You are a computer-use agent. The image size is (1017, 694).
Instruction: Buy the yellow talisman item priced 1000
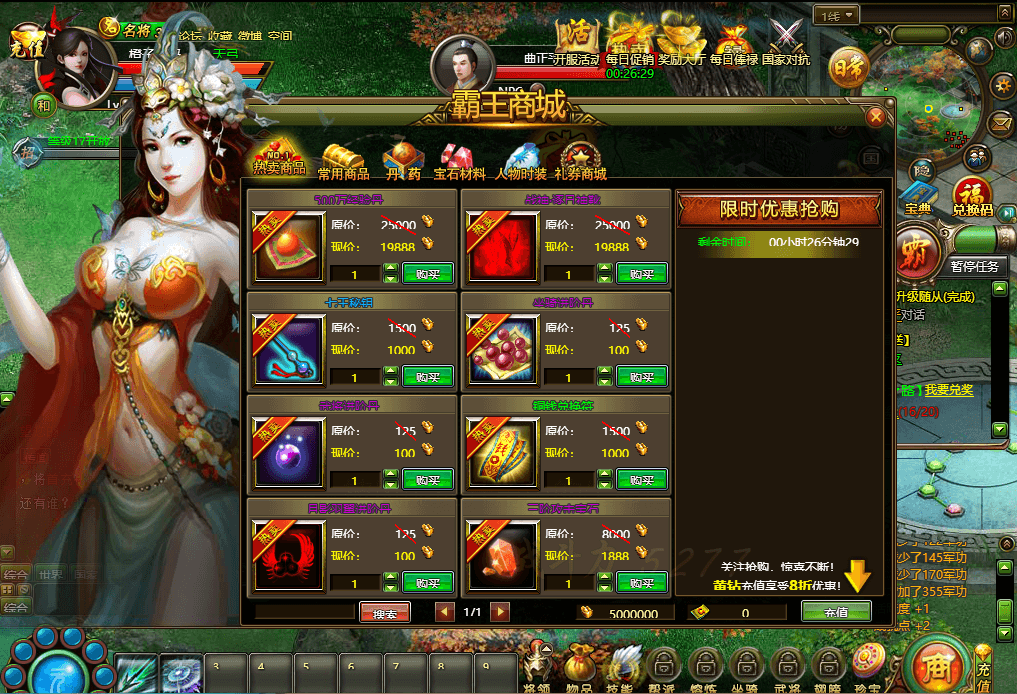[641, 479]
